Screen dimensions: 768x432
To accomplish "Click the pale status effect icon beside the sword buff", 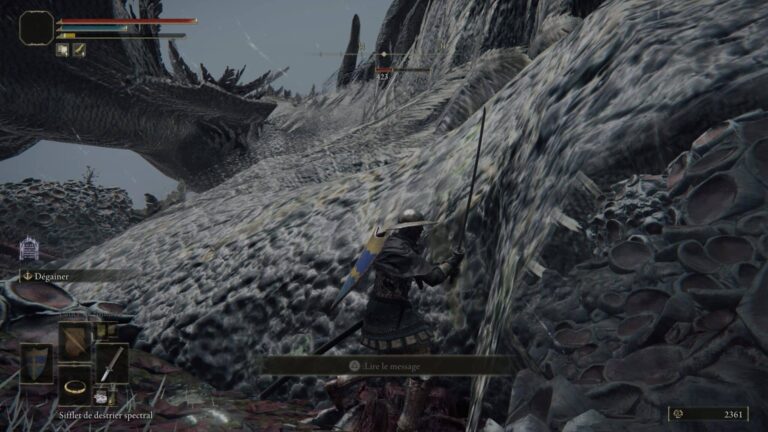I will click(x=62, y=50).
